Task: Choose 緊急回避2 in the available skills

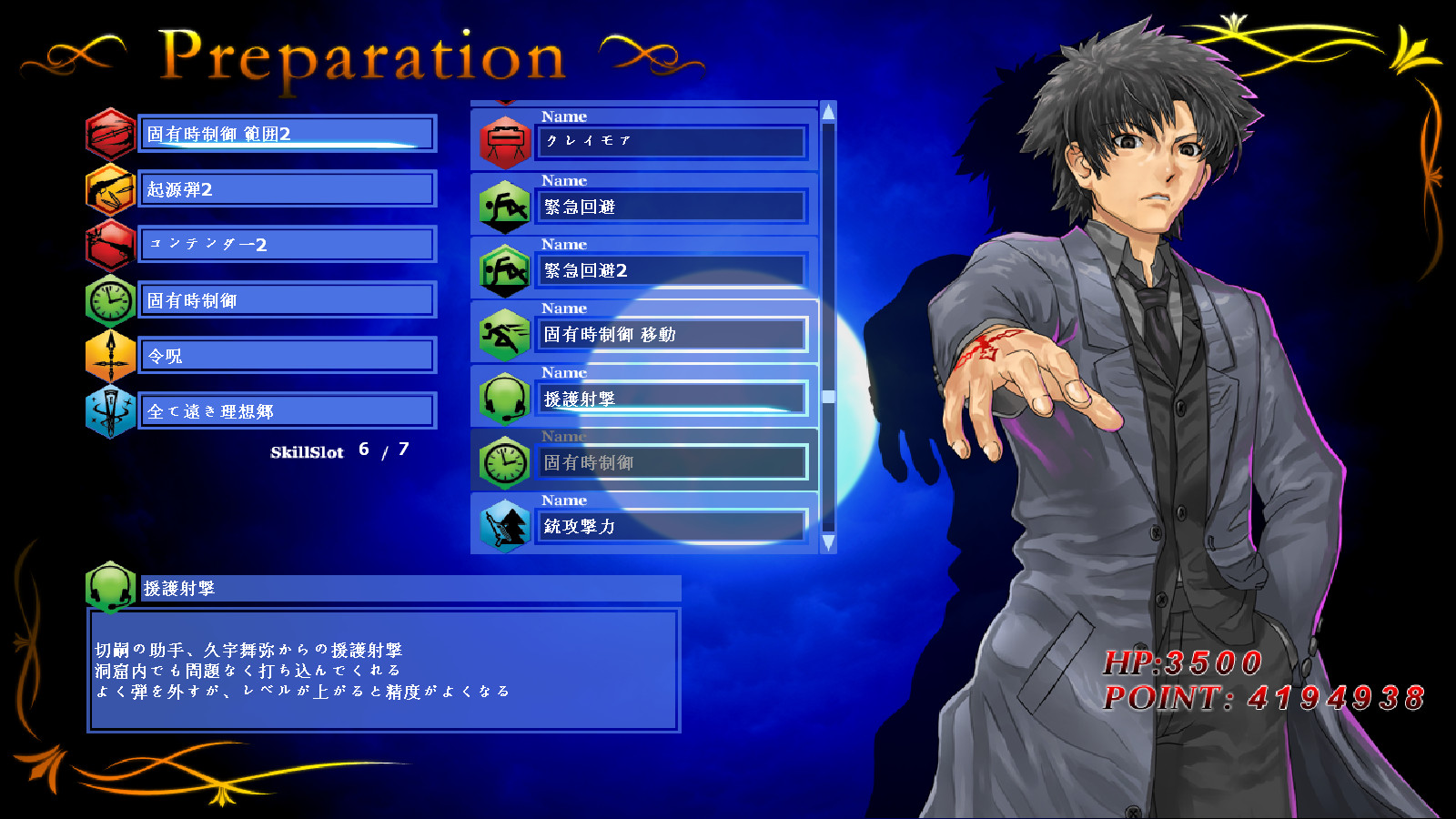Action: click(672, 270)
